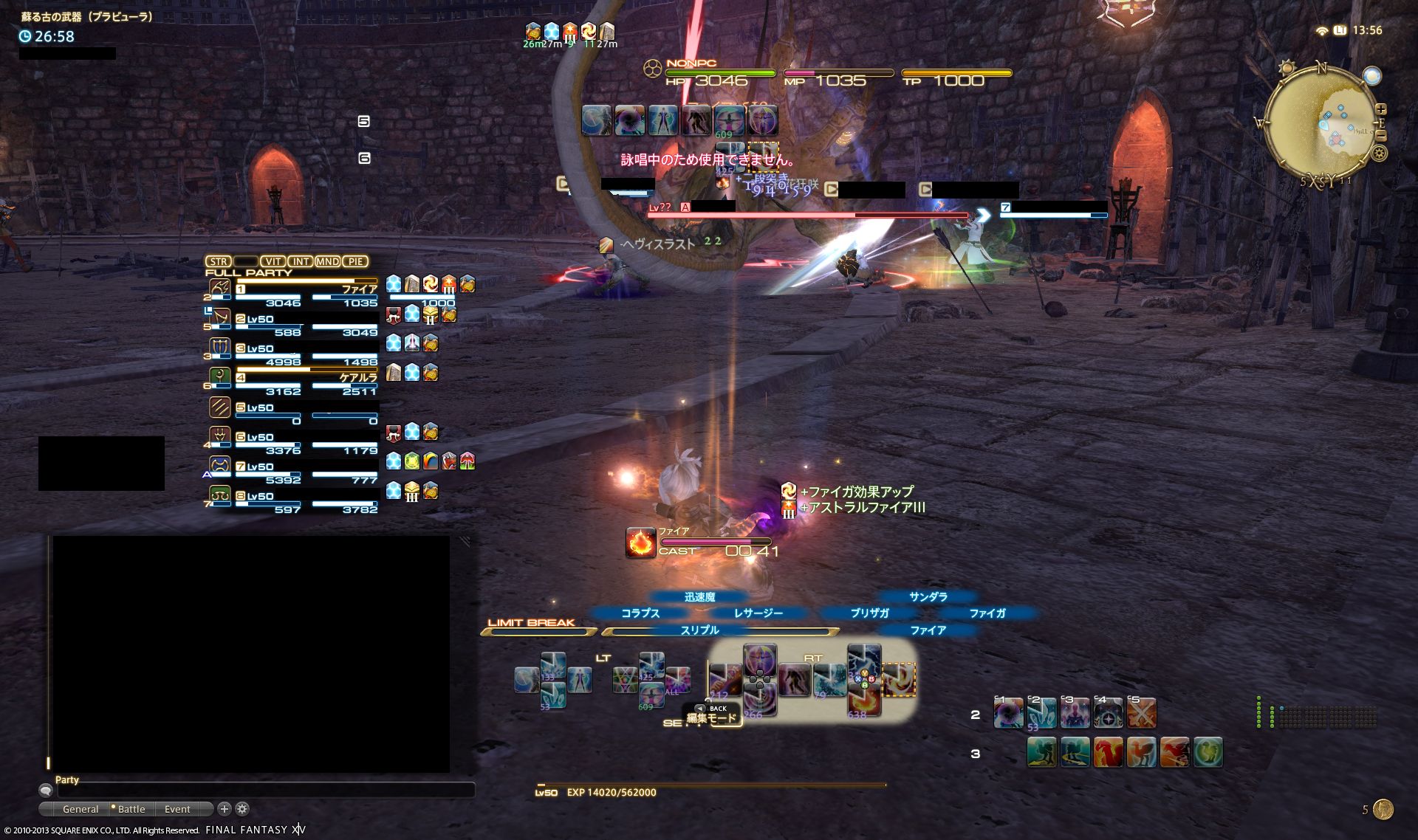
Task: Click the BACK 編集モード edit mode button
Action: [x=713, y=712]
